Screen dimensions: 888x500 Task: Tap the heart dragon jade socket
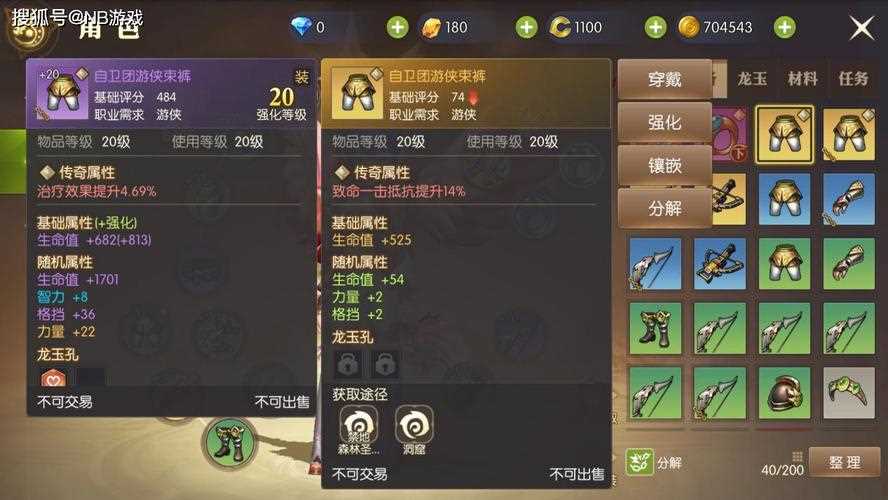click(x=53, y=379)
